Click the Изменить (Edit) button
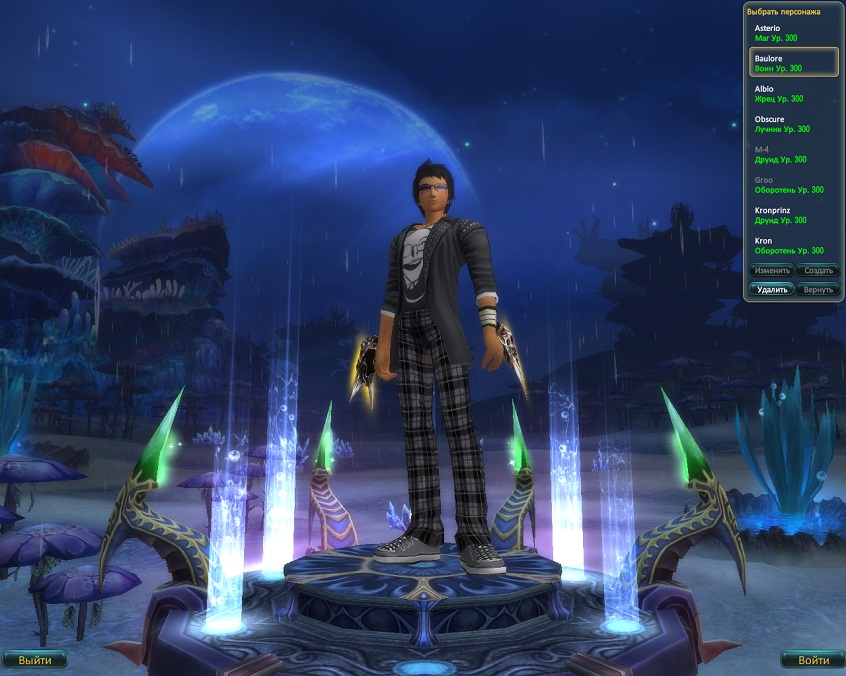Screen dimensions: 846x676 point(772,270)
